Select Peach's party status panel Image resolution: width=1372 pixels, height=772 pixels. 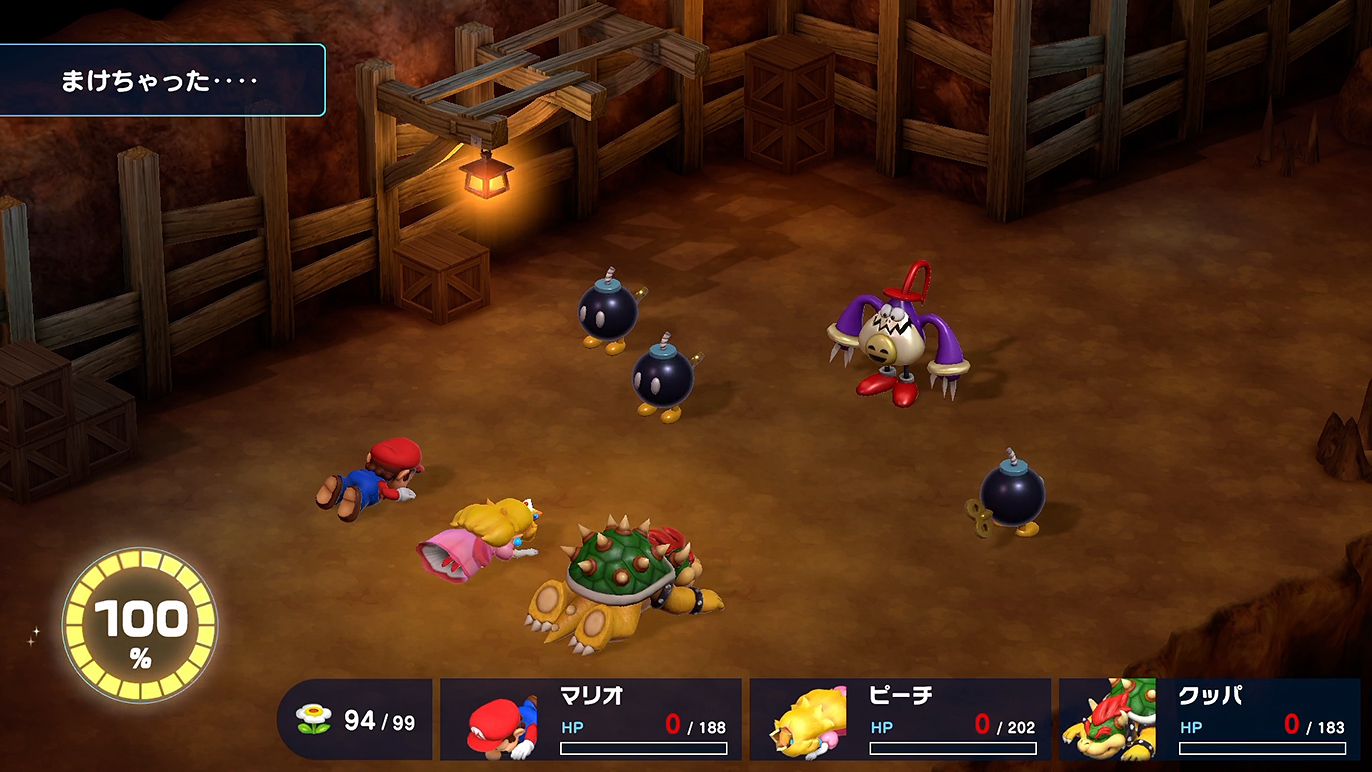900,719
